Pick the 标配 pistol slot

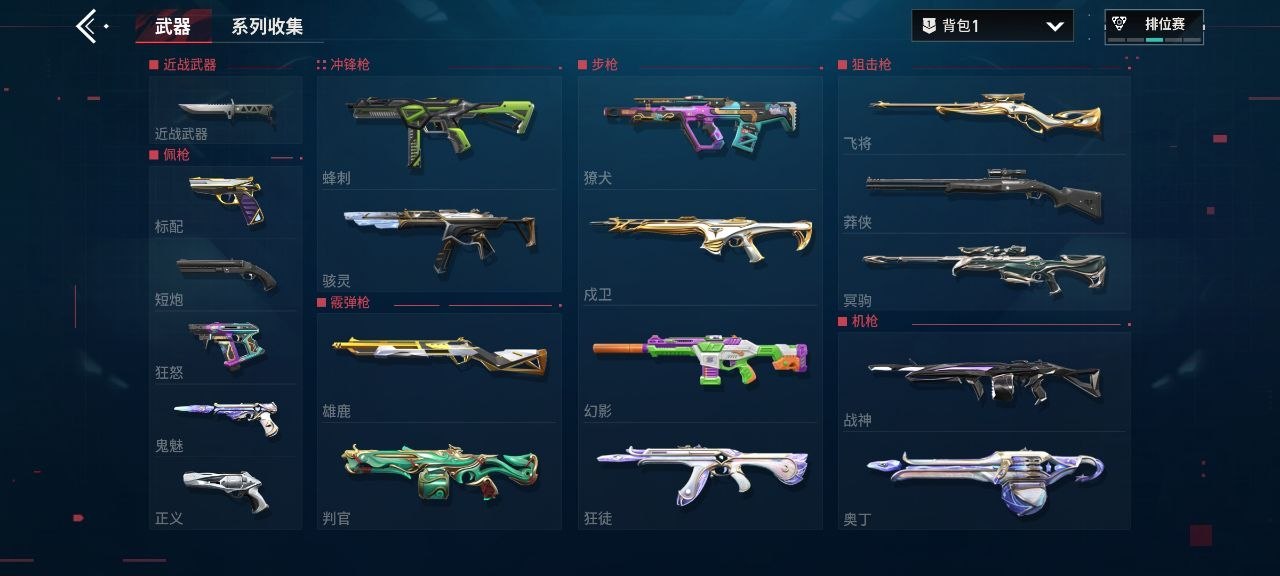click(225, 202)
